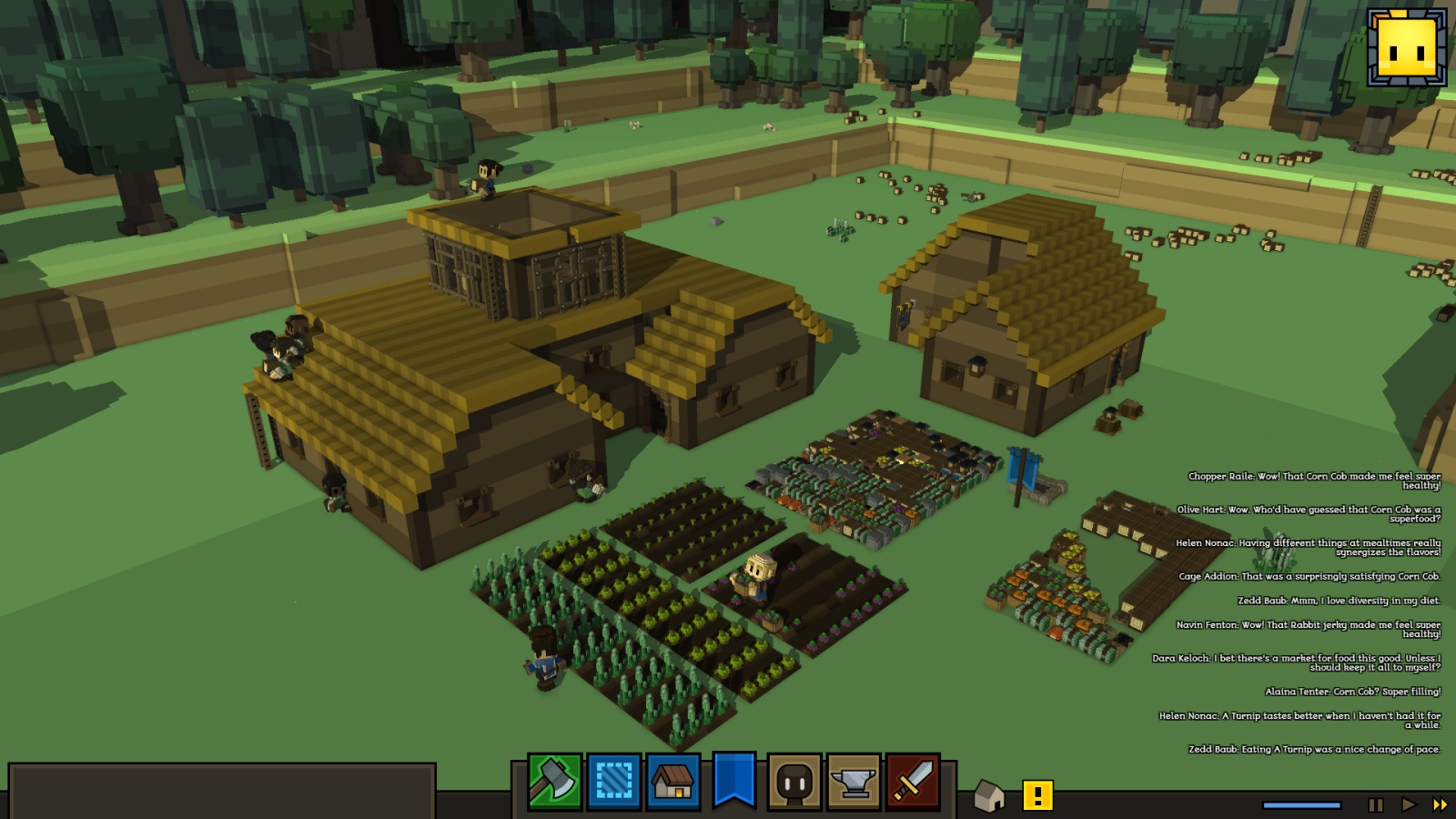Switch to fast-forward speed
The height and width of the screenshot is (819, 1456).
tap(1440, 804)
